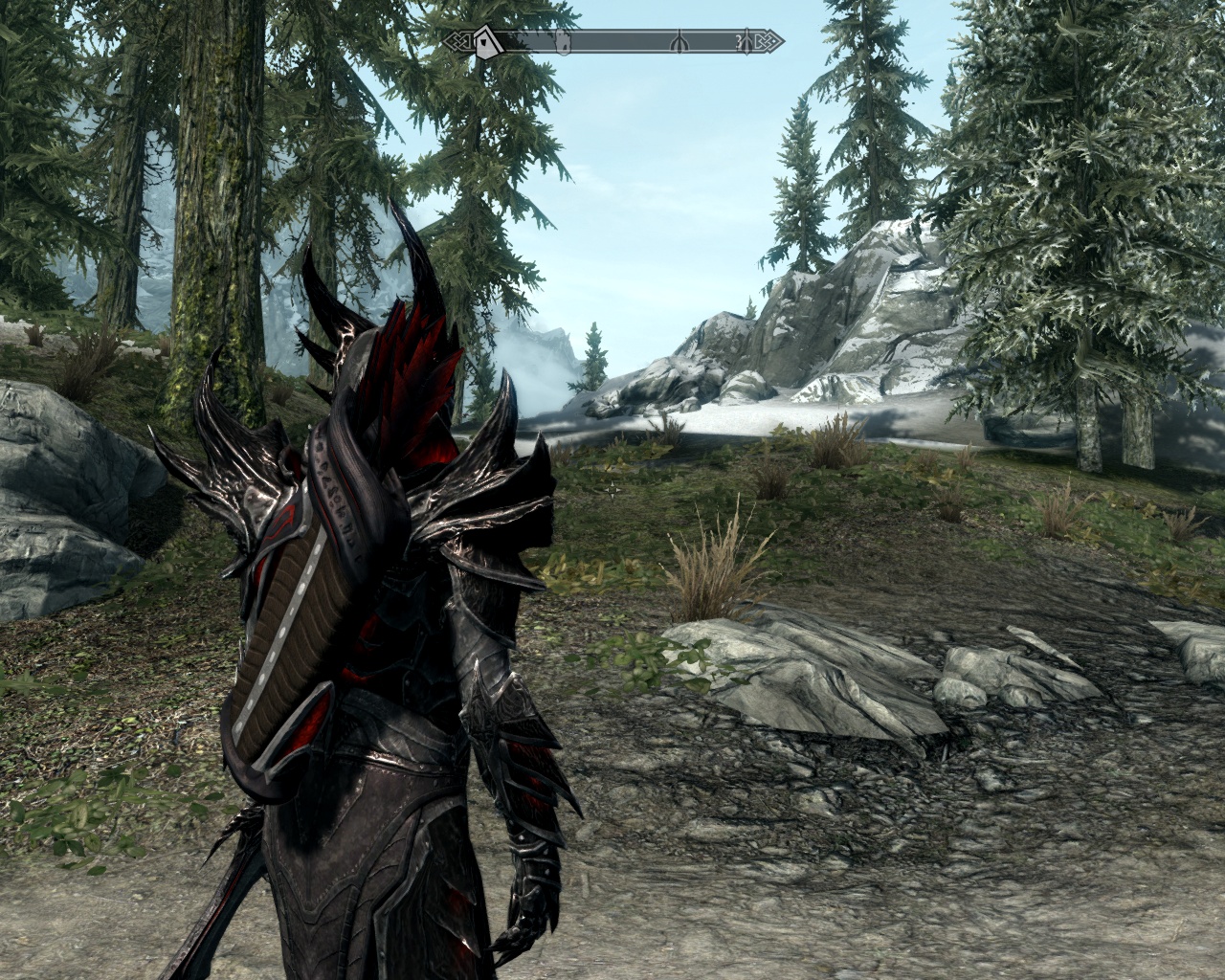Select the faded tower marker on compass
Viewport: 1225px width, 980px height.
pos(564,41)
